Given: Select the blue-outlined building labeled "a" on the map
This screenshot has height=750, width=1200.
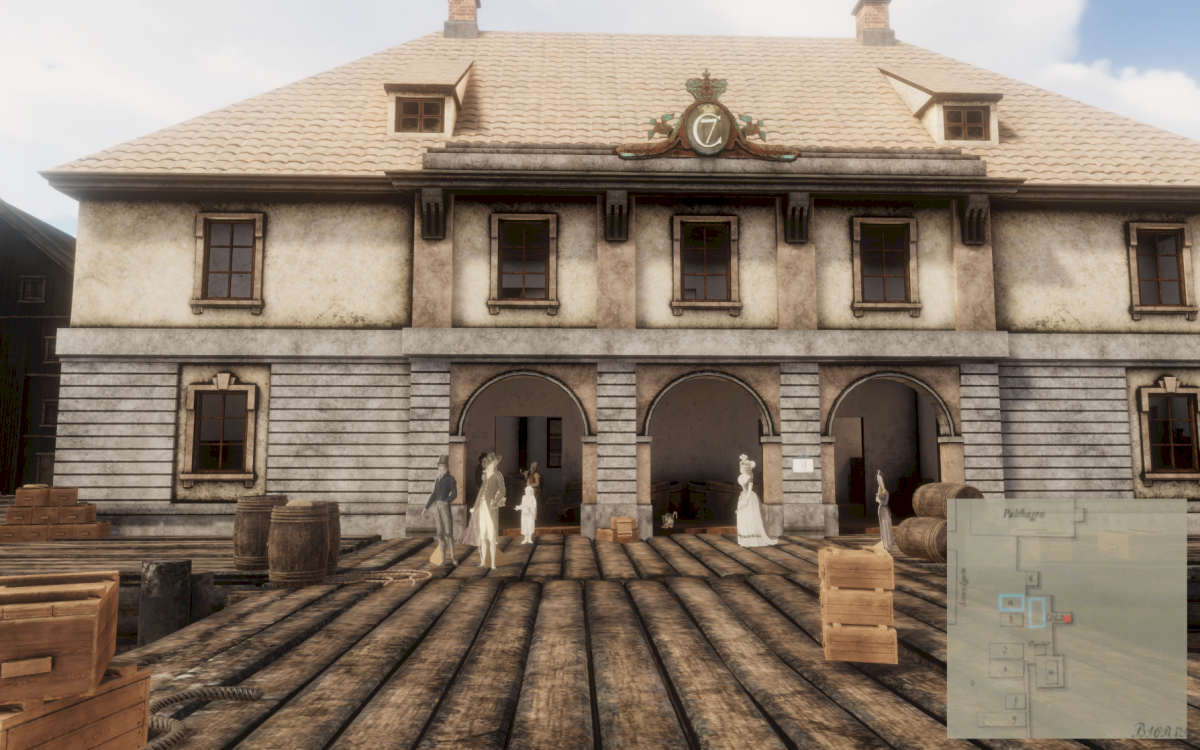Looking at the screenshot, I should (1011, 603).
